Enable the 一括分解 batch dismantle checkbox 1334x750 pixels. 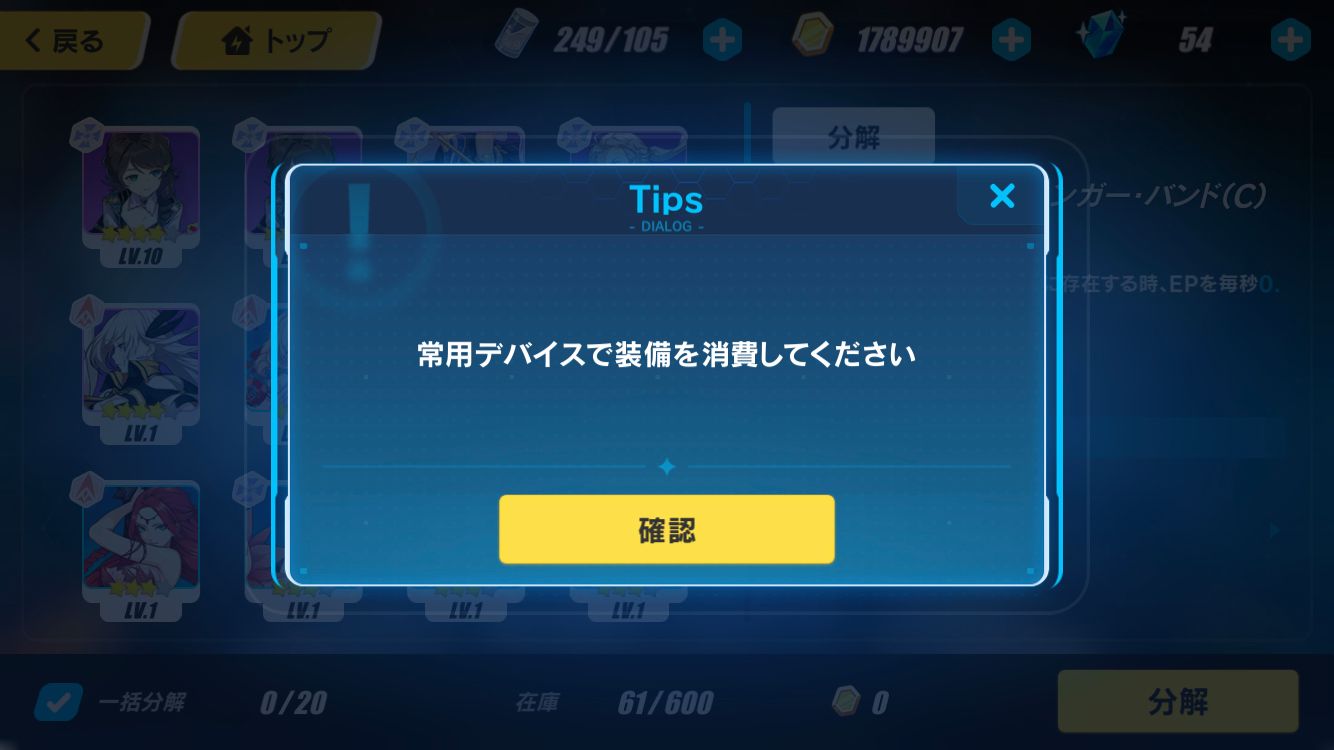click(57, 702)
